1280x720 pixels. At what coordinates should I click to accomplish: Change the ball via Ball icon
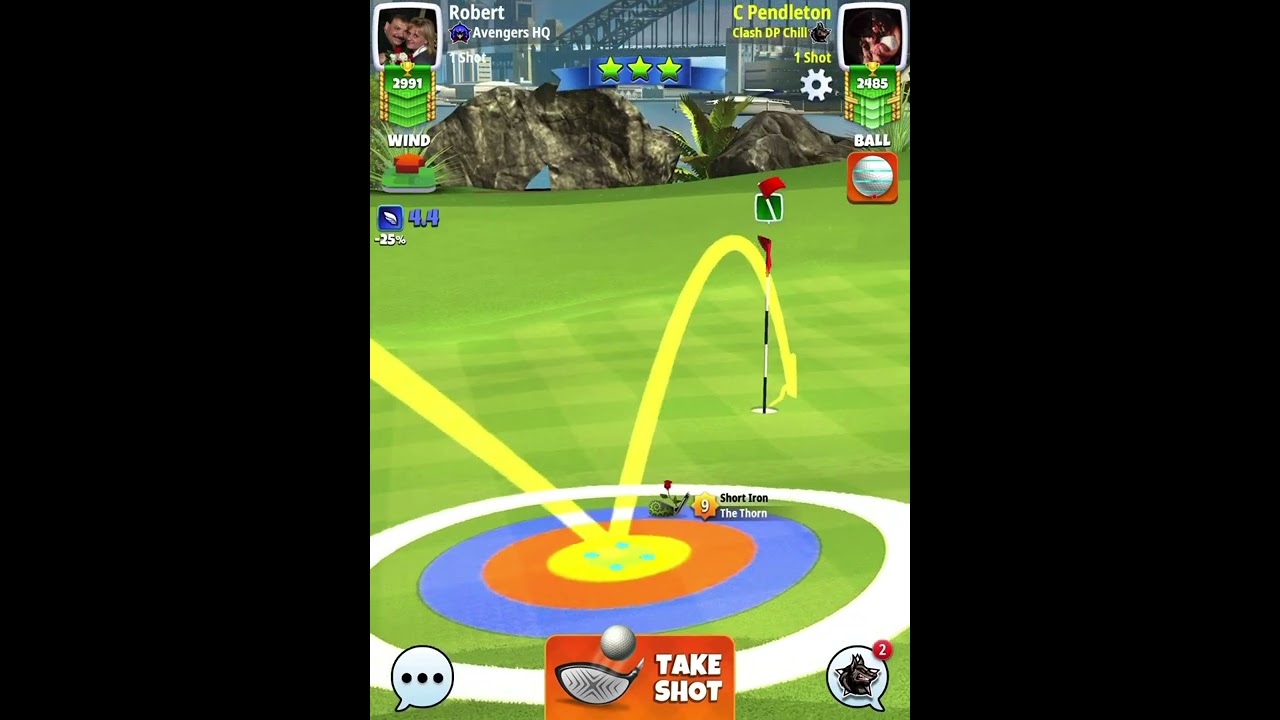[x=872, y=177]
